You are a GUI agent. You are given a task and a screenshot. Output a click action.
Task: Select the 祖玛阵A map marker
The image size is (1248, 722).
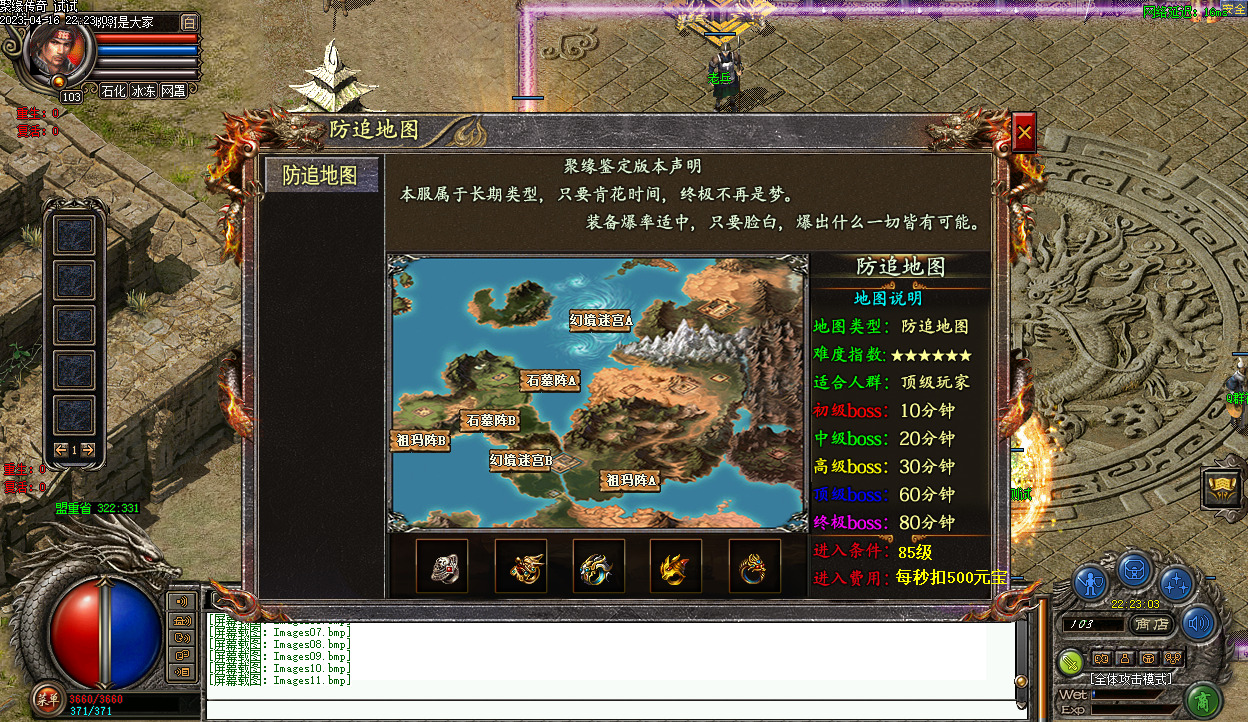[x=632, y=481]
